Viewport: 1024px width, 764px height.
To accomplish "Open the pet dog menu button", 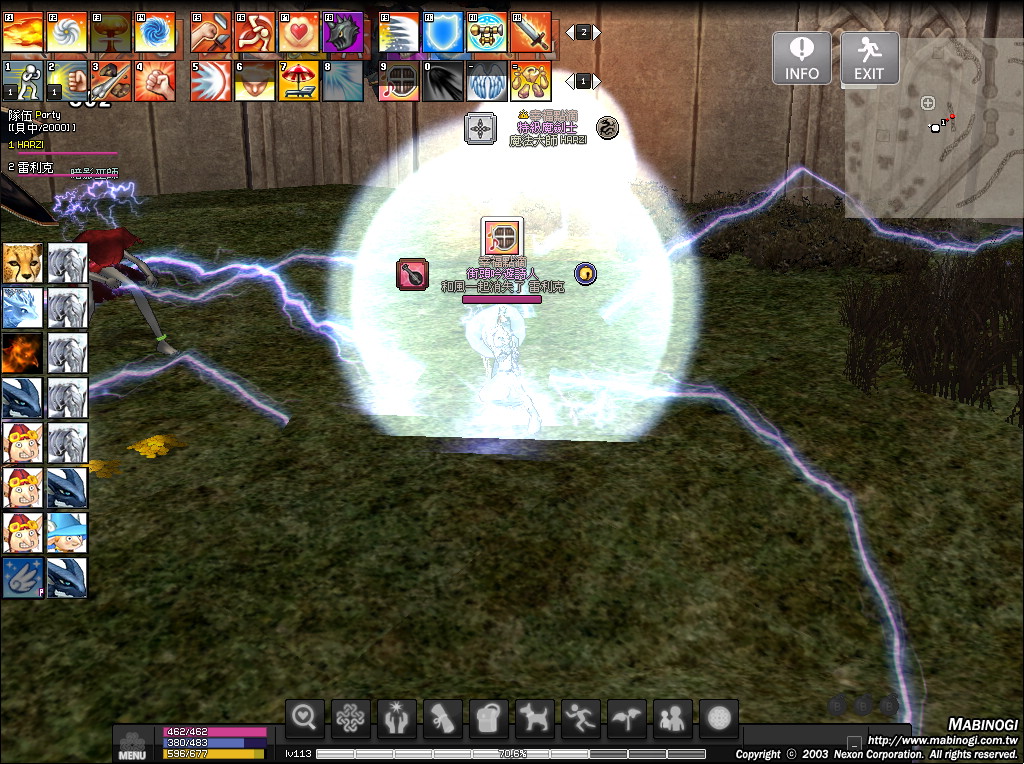I will [535, 718].
